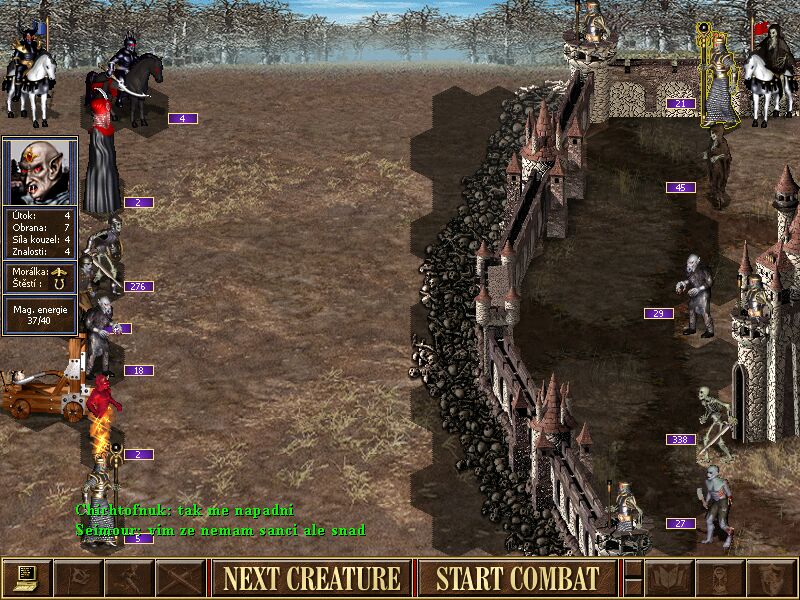Open system options via the computer icon
800x600 pixels.
point(26,578)
